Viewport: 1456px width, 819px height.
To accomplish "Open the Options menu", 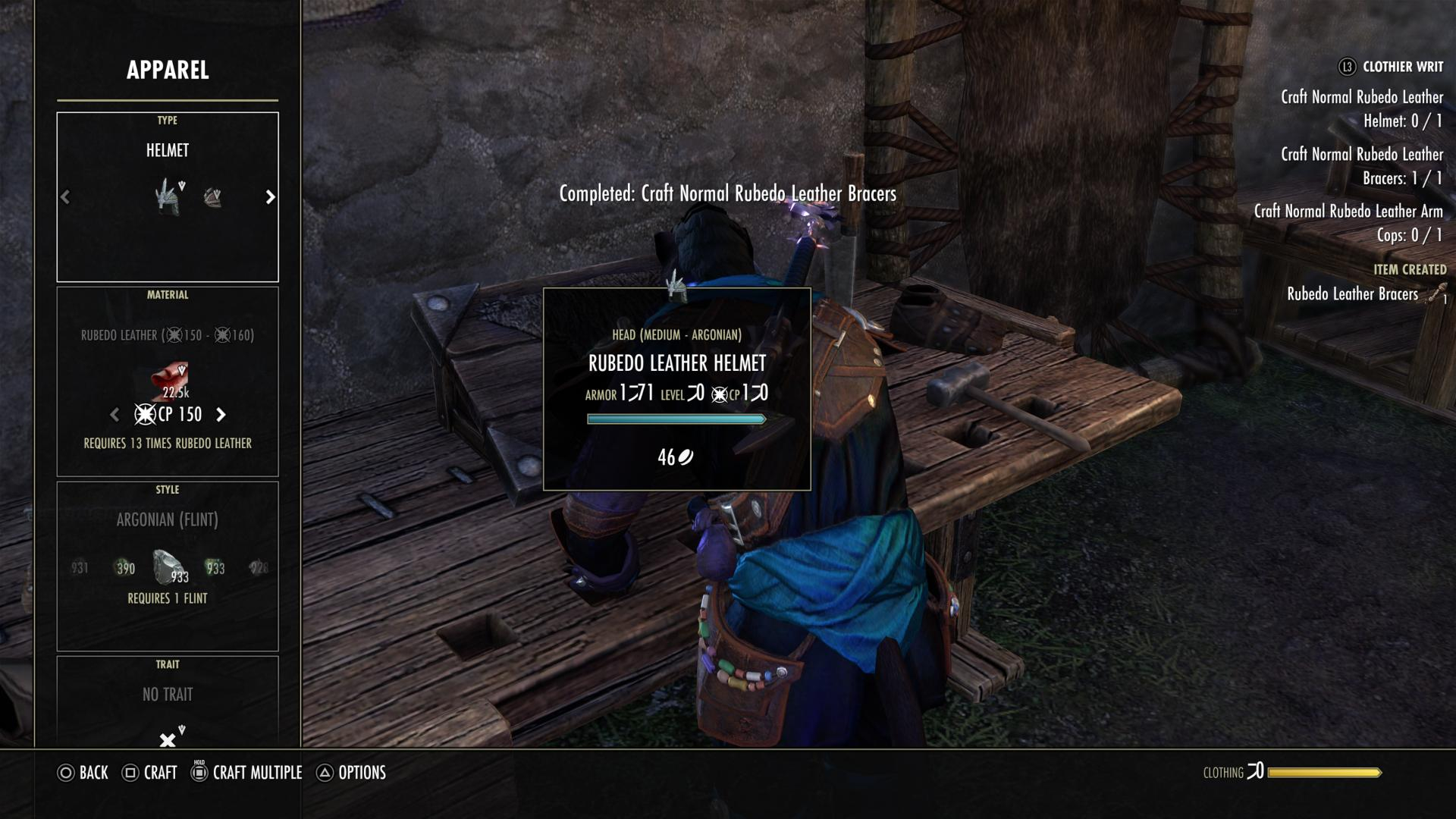I will pos(353,773).
